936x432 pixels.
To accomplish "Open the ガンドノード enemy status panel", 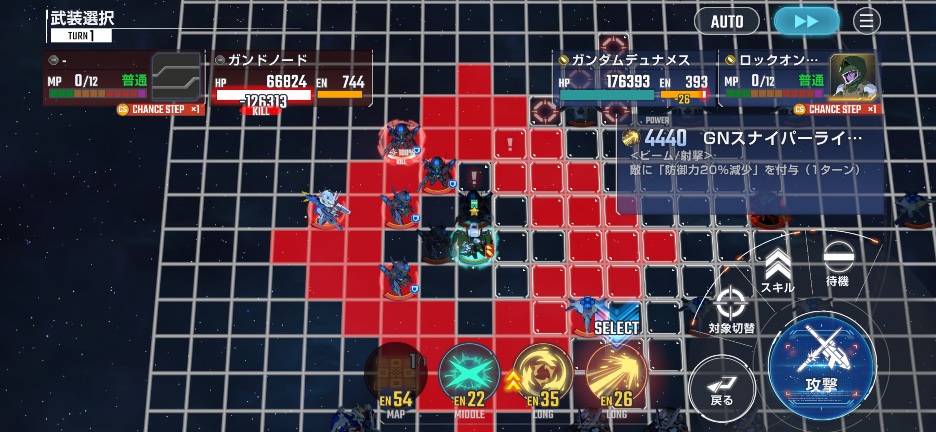I will click(290, 78).
